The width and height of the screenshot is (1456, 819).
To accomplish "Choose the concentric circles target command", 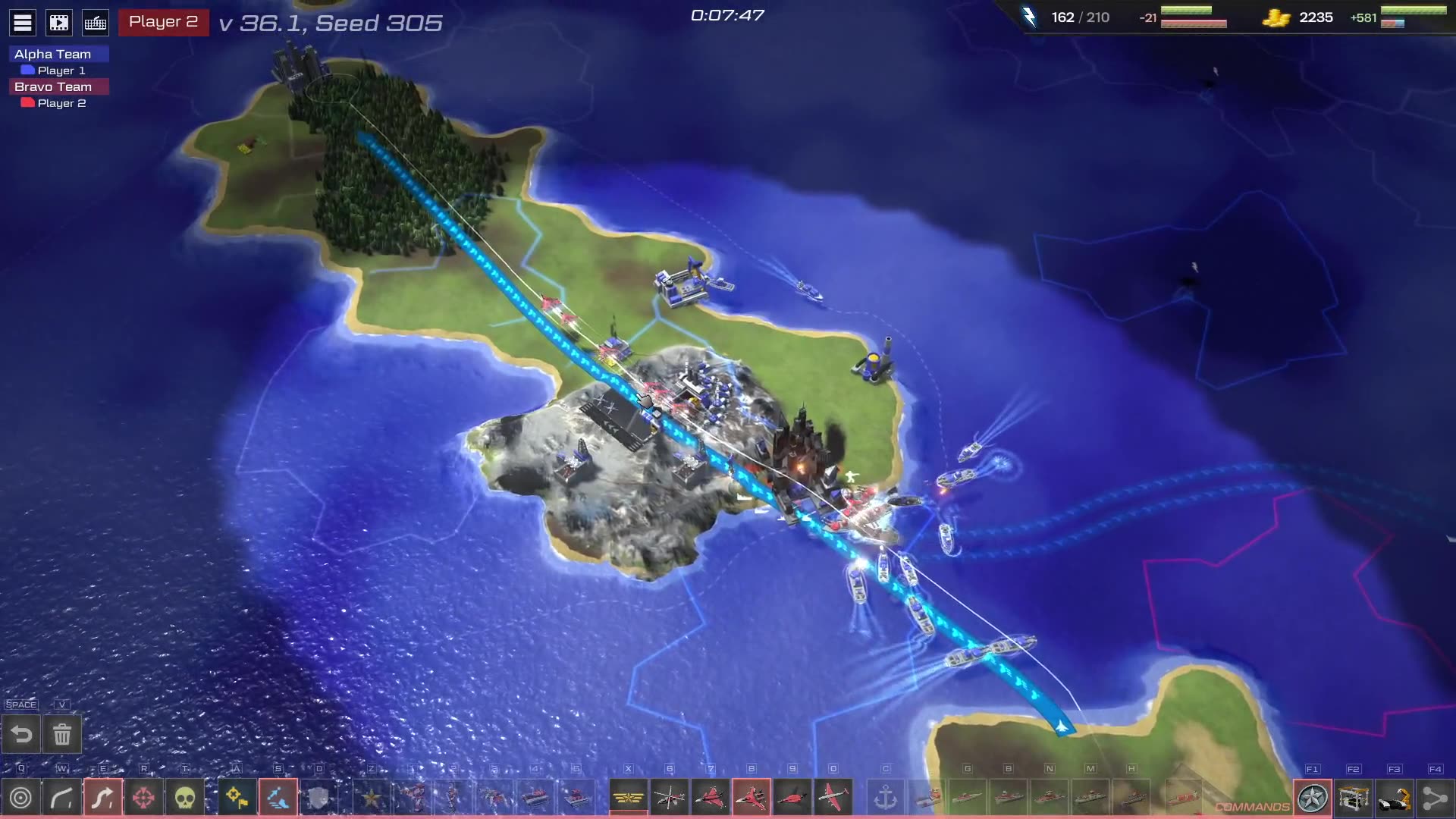I will click(x=21, y=798).
